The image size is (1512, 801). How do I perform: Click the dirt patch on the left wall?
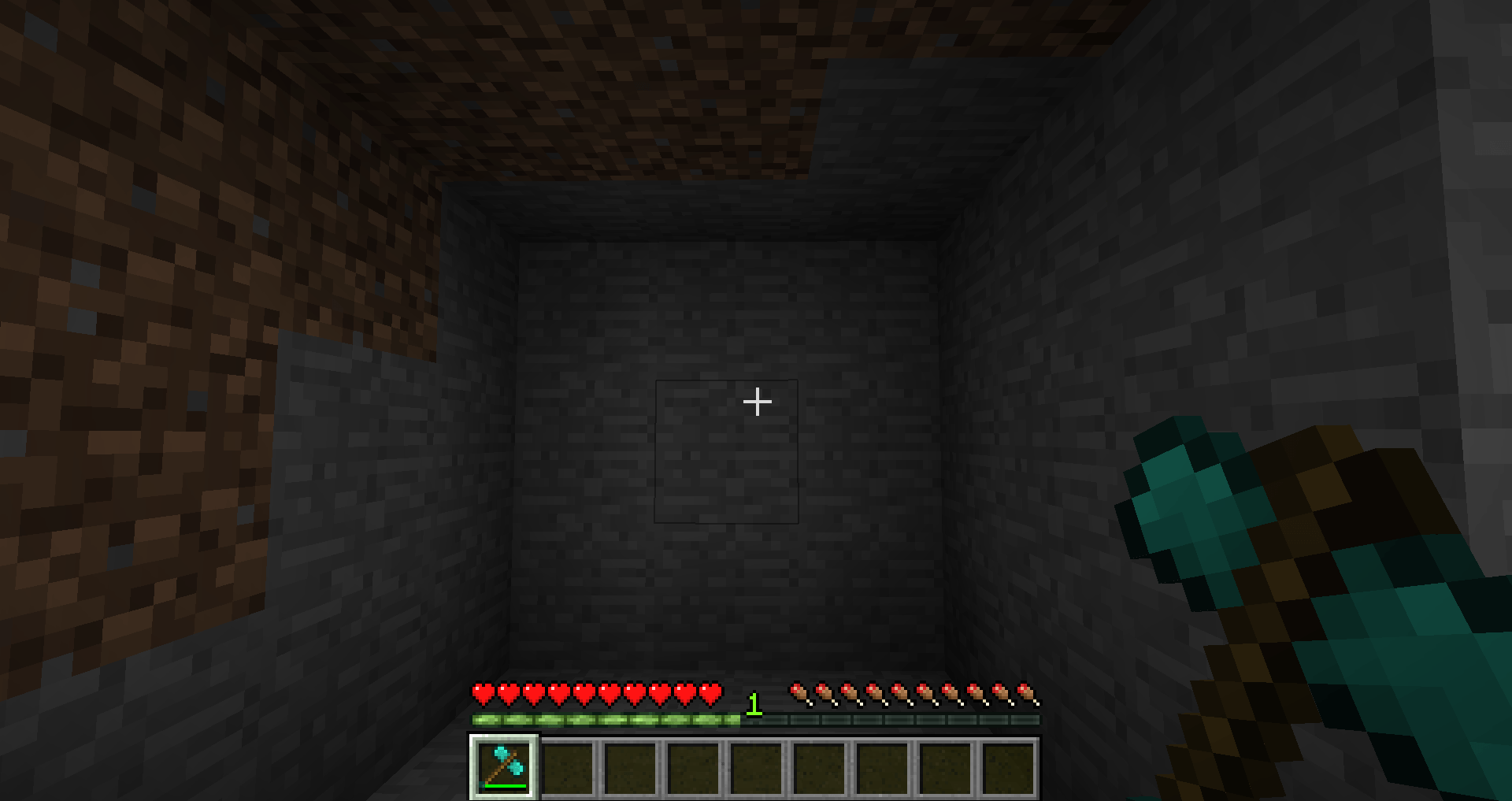tap(142, 354)
